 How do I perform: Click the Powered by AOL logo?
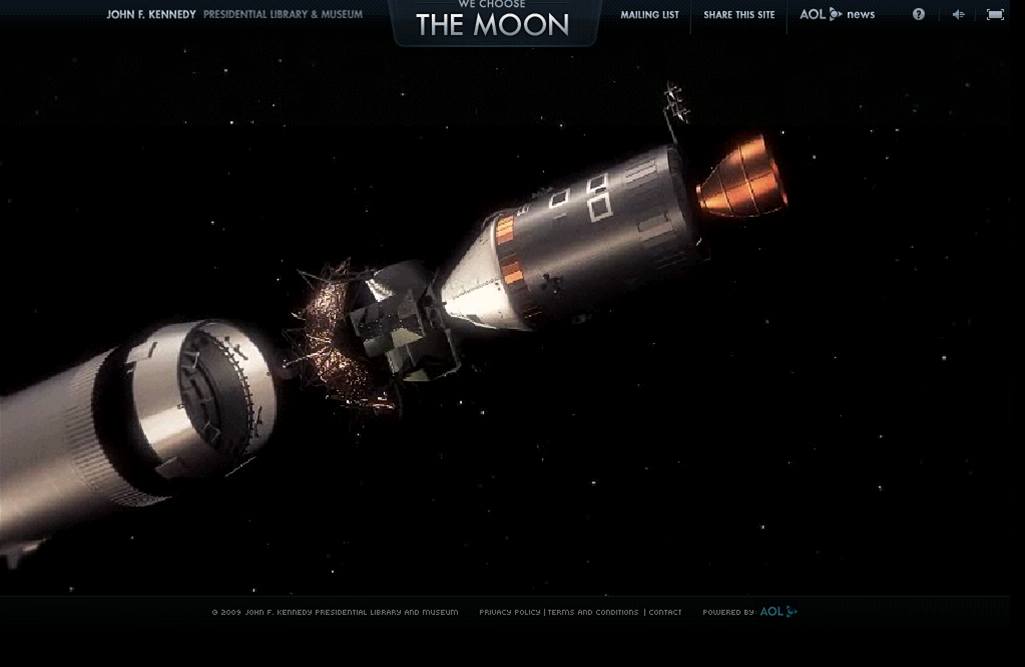[x=778, y=612]
